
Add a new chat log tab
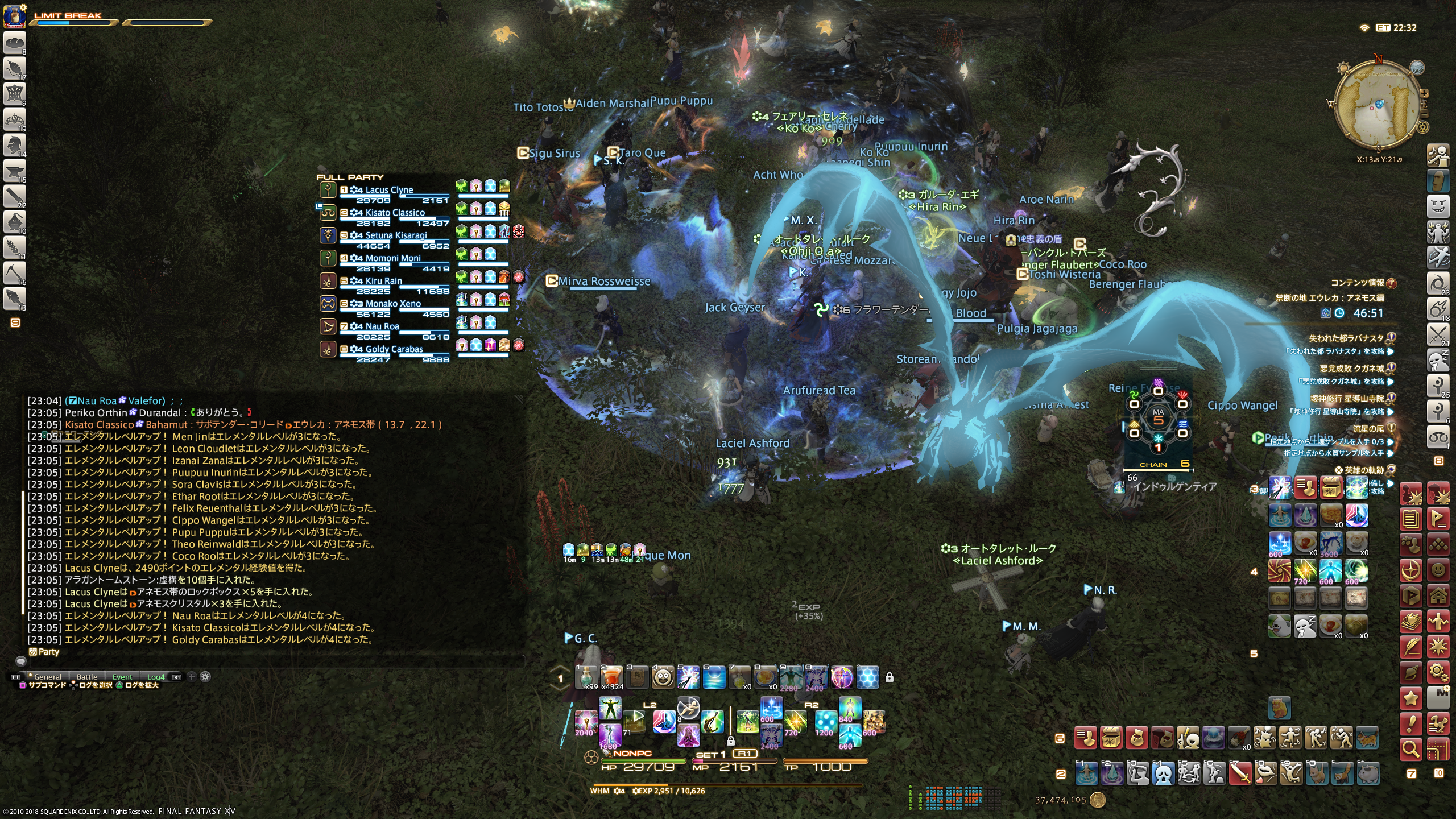click(x=192, y=677)
